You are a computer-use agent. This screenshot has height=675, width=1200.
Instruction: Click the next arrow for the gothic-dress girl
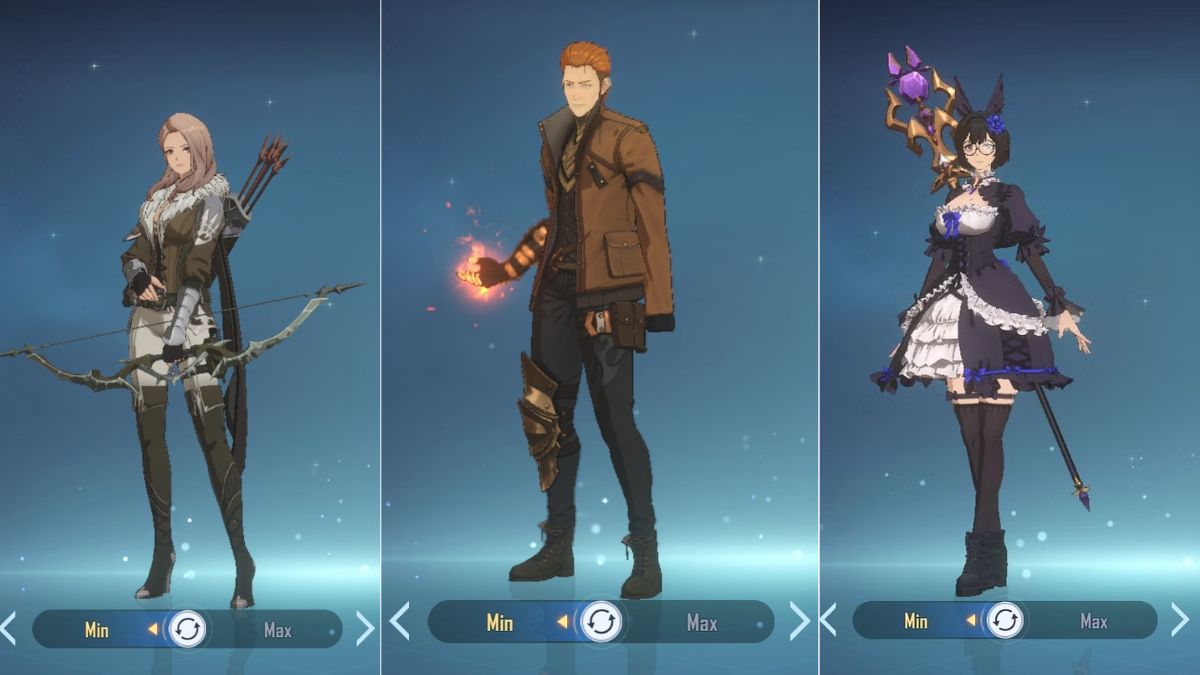[x=1181, y=620]
